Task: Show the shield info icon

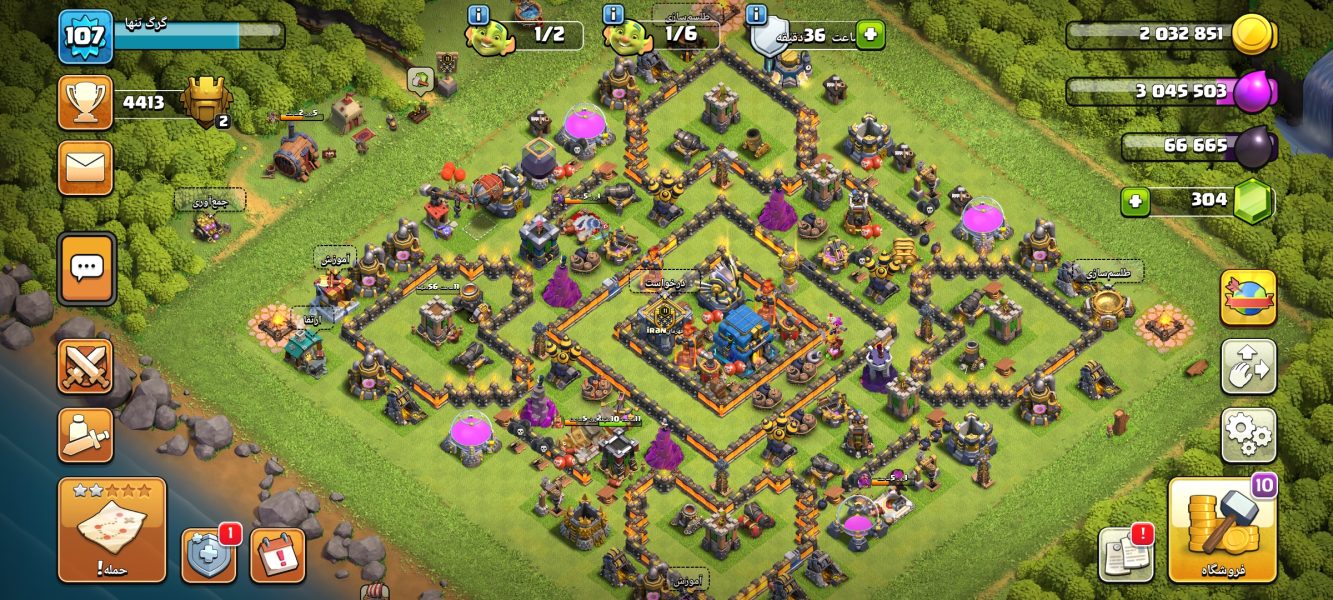Action: (757, 15)
